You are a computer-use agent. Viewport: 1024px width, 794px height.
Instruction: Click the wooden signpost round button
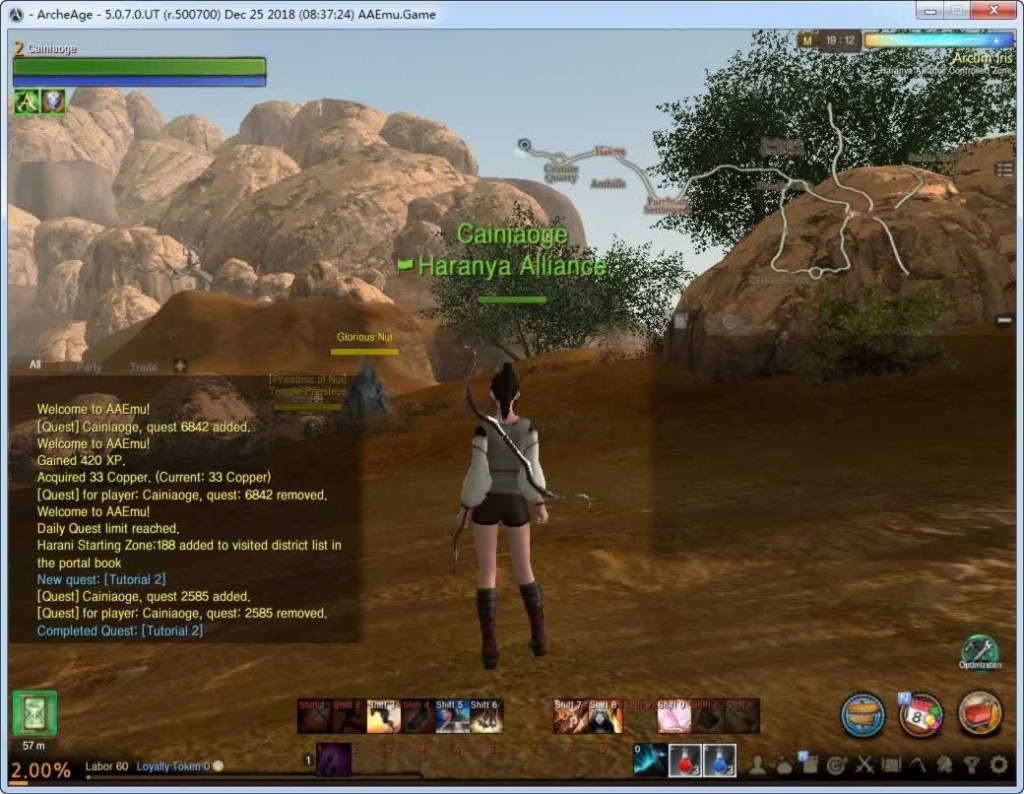click(862, 715)
